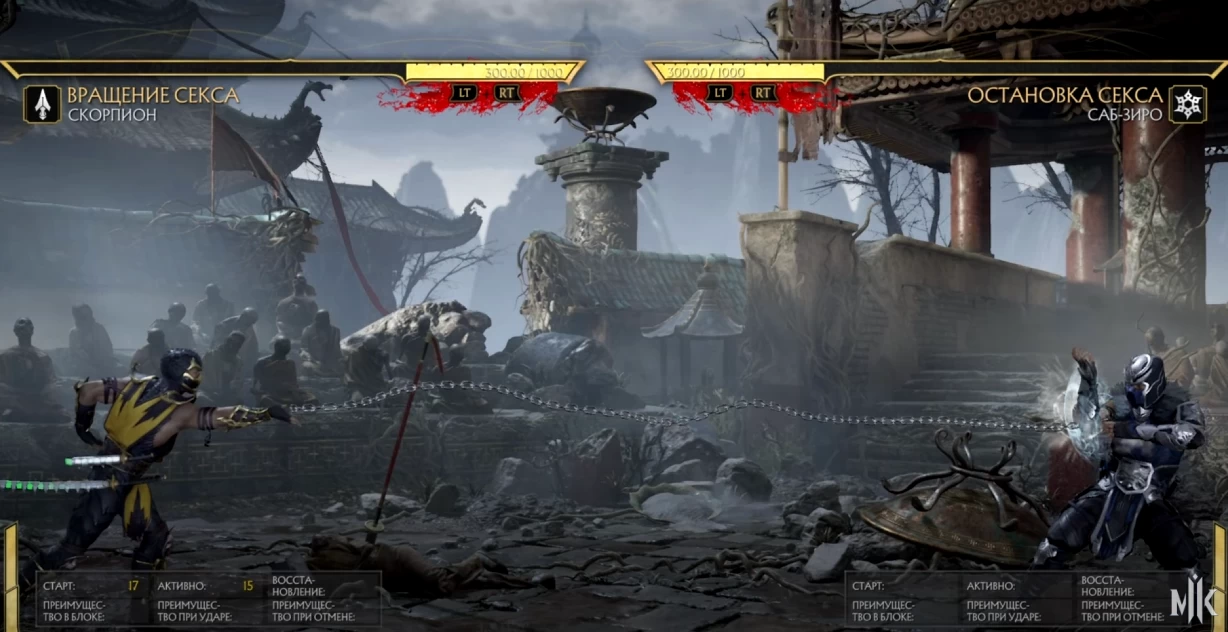Click Scorpion's kunai variation icon
The height and width of the screenshot is (632, 1228).
point(42,104)
